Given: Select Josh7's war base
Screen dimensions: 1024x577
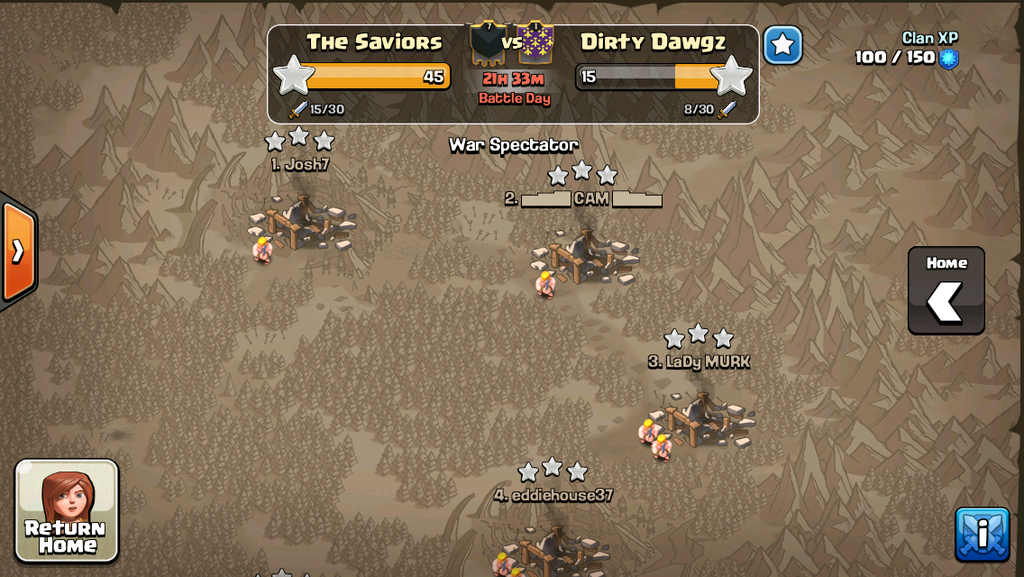Looking at the screenshot, I should coord(303,221).
